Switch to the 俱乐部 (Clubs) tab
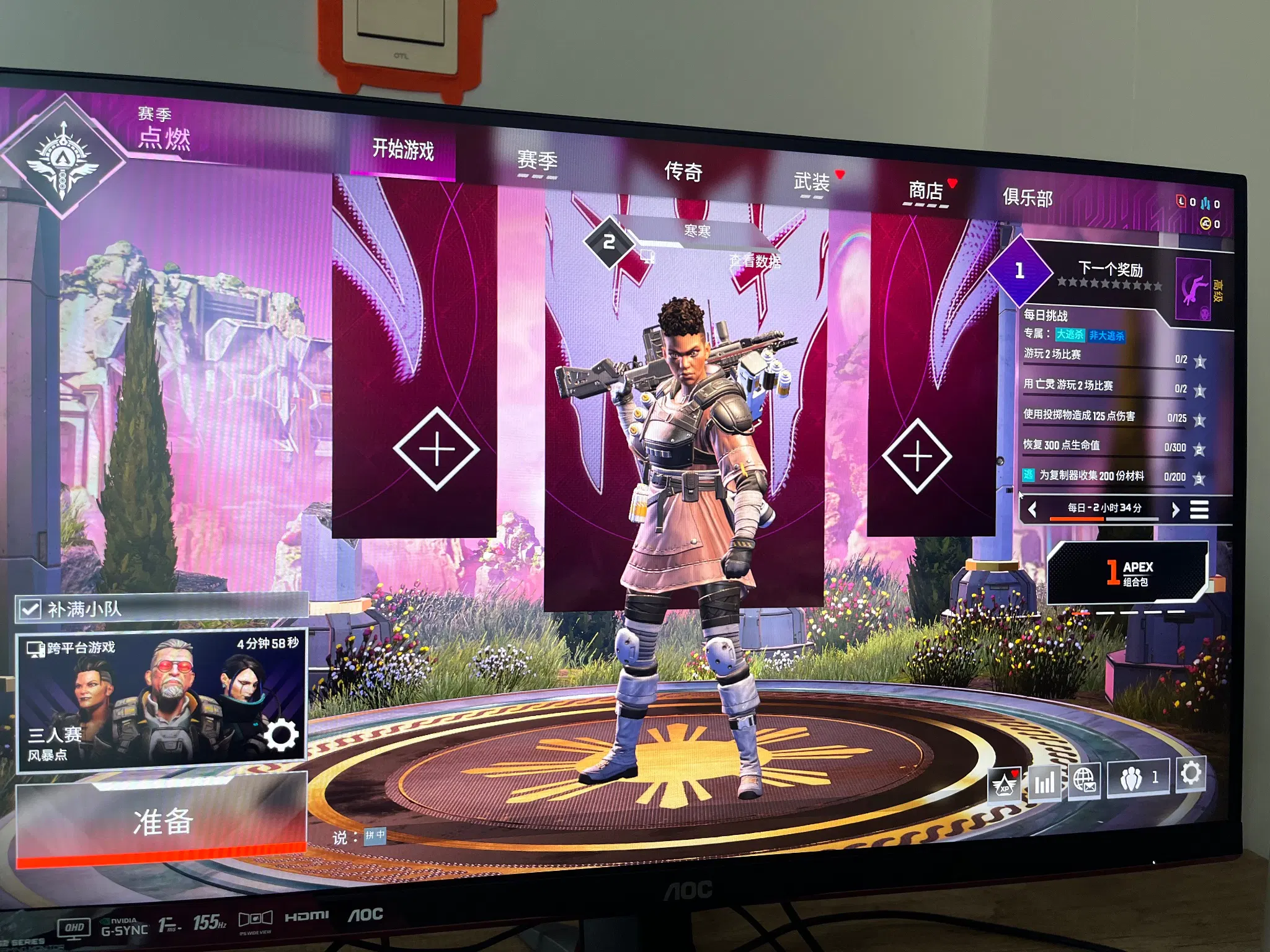1270x952 pixels. (1028, 198)
